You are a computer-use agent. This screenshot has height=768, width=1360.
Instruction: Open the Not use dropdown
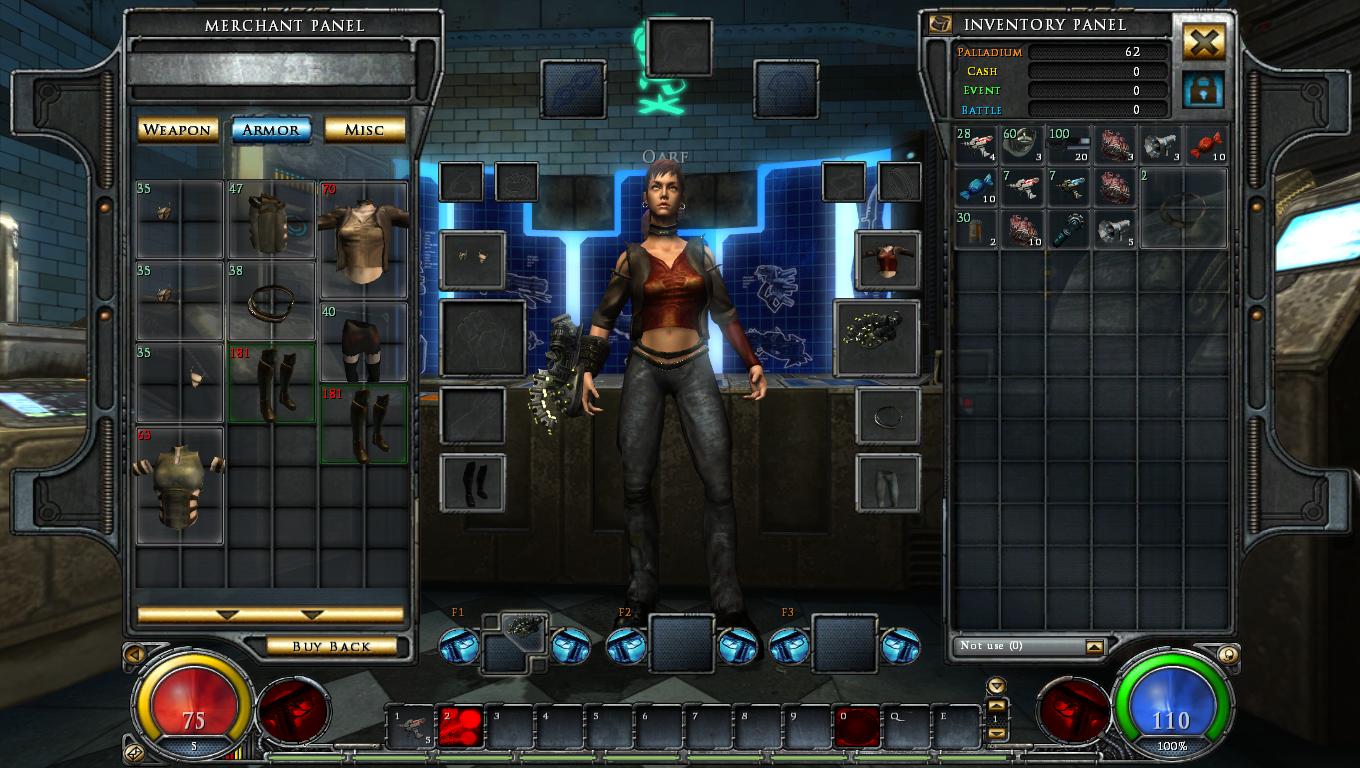click(x=1095, y=647)
